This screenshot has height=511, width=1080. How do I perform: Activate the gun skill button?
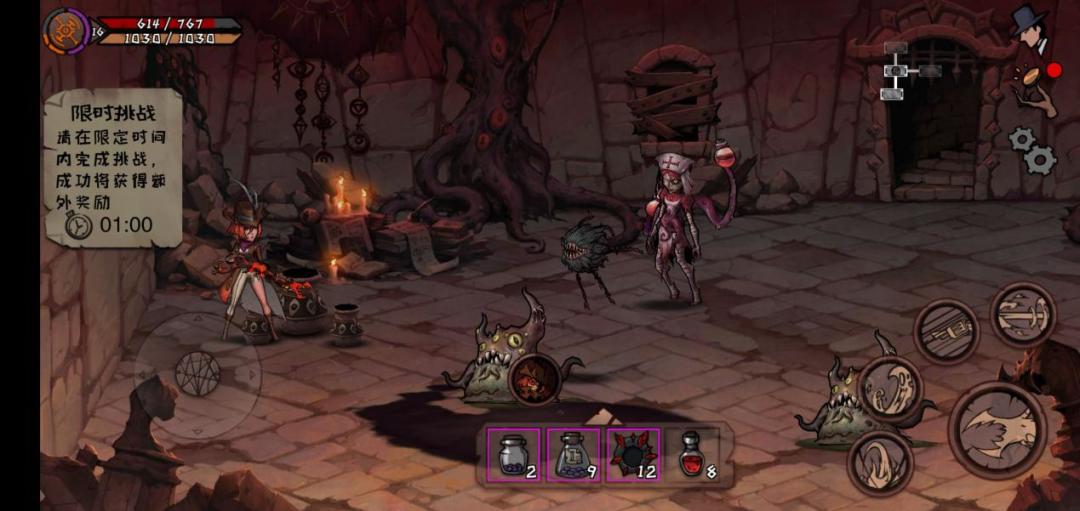[946, 331]
